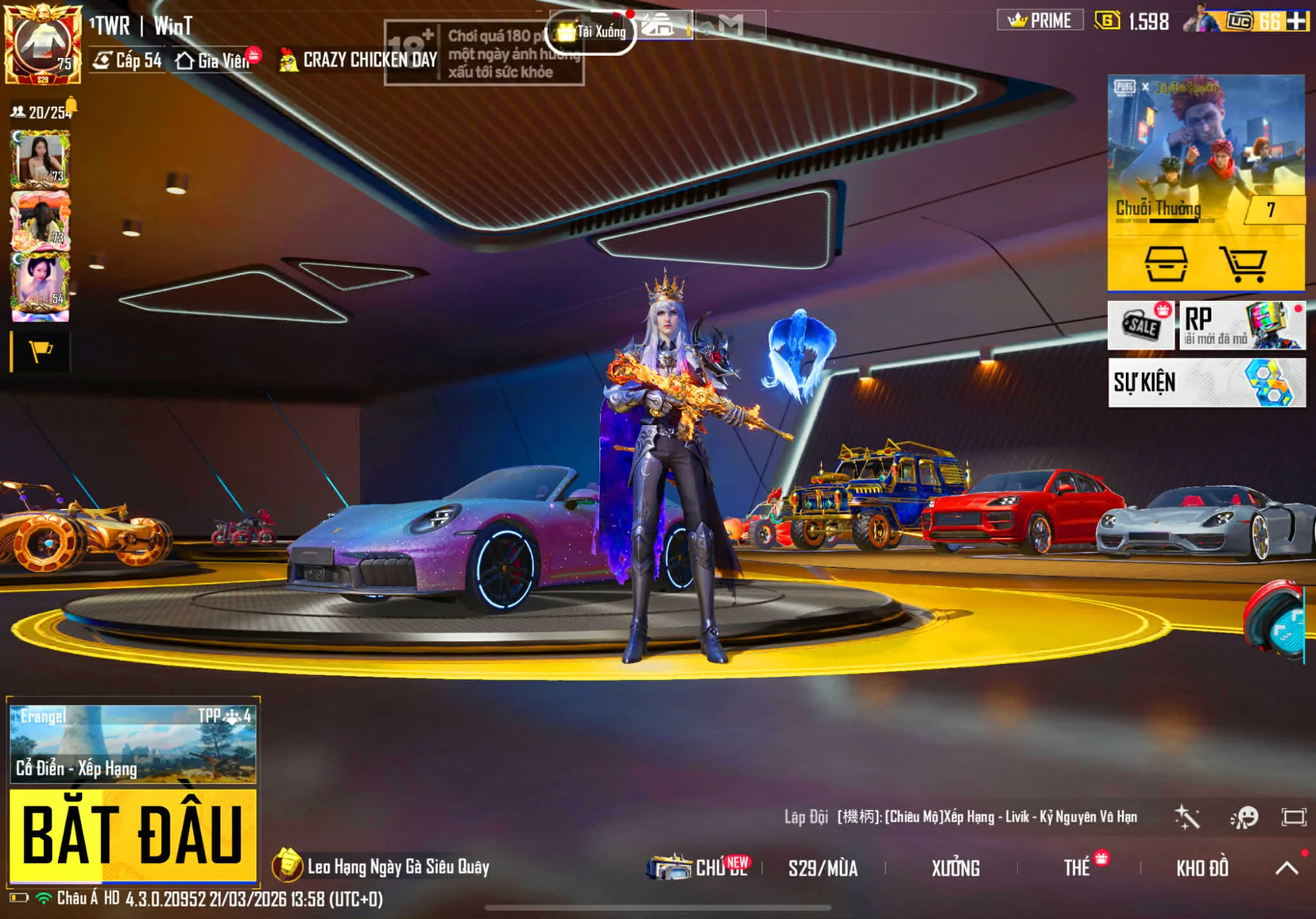Open the RP Royale Pass panel

(1242, 325)
